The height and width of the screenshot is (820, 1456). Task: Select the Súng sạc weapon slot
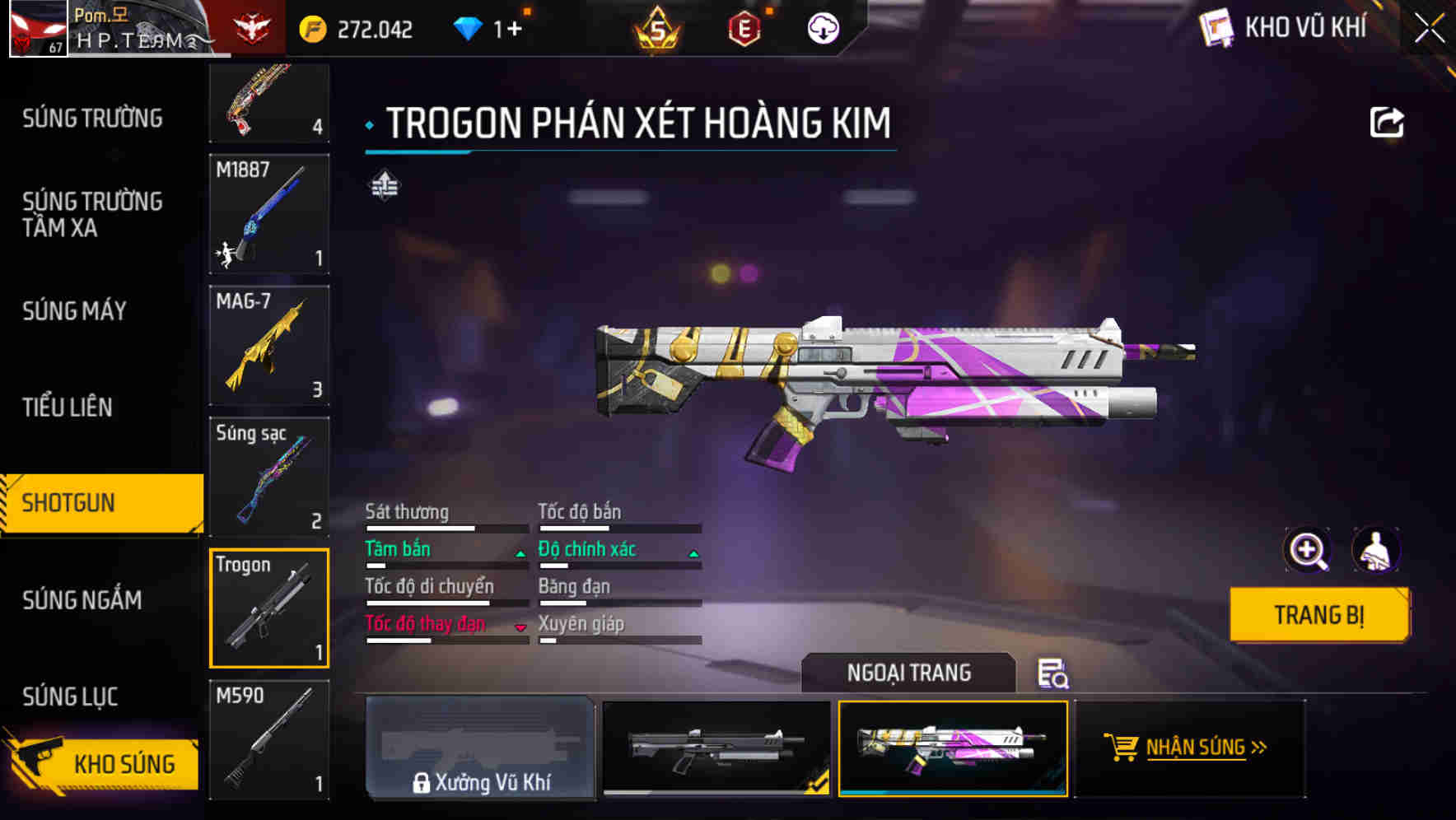[269, 477]
